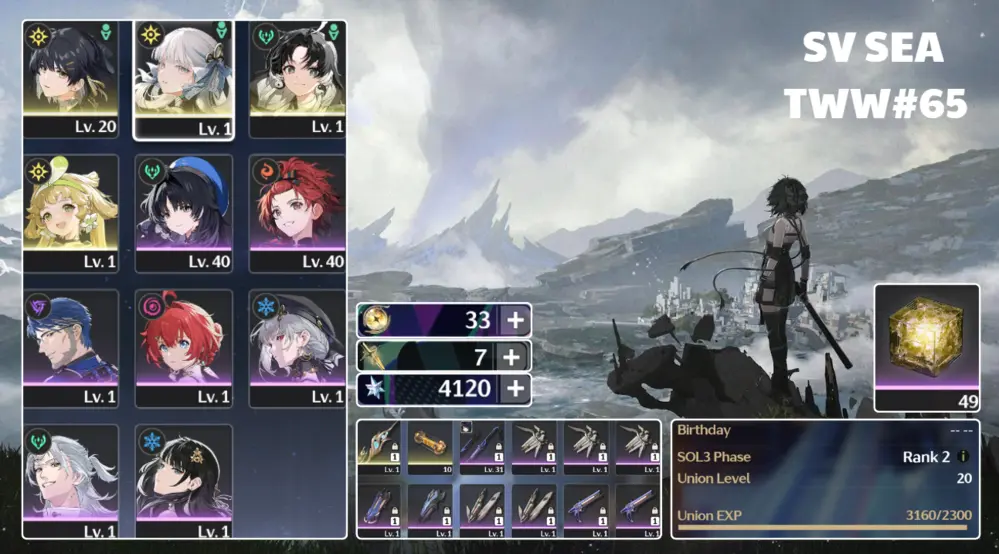Show SOL3 Phase rank info icon
This screenshot has height=554, width=999.
coord(962,457)
